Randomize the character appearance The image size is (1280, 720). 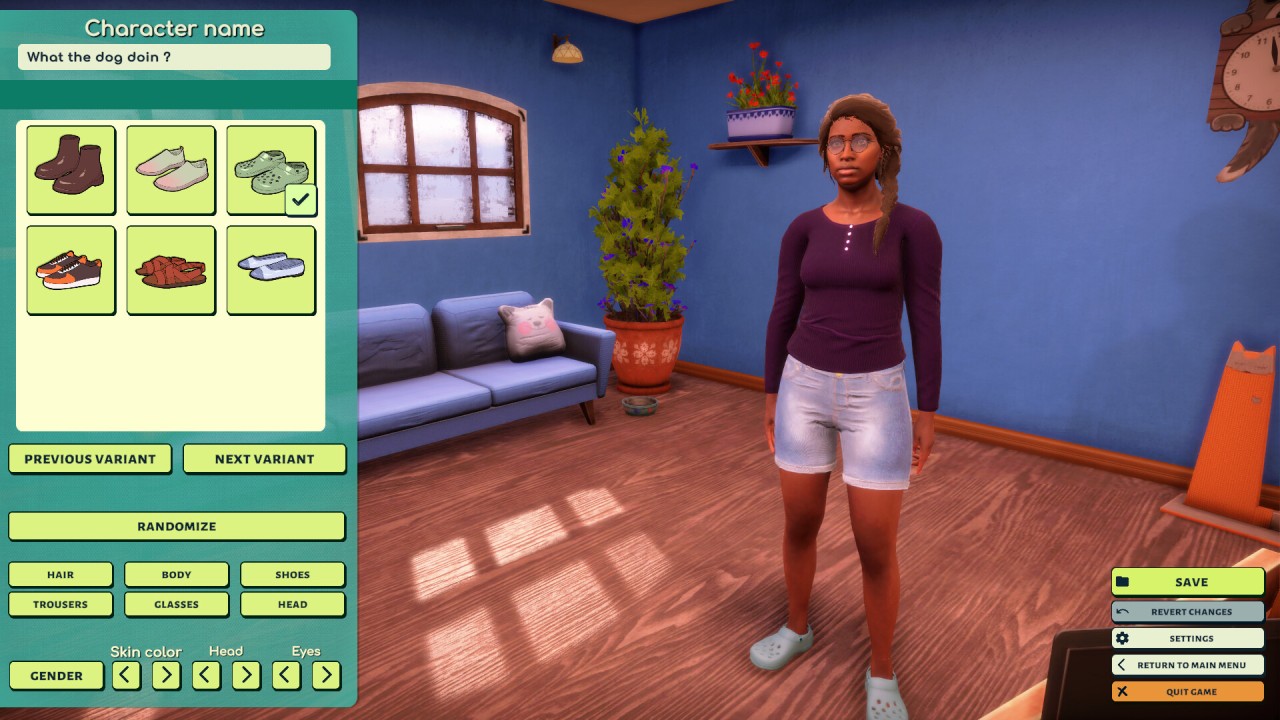(177, 526)
